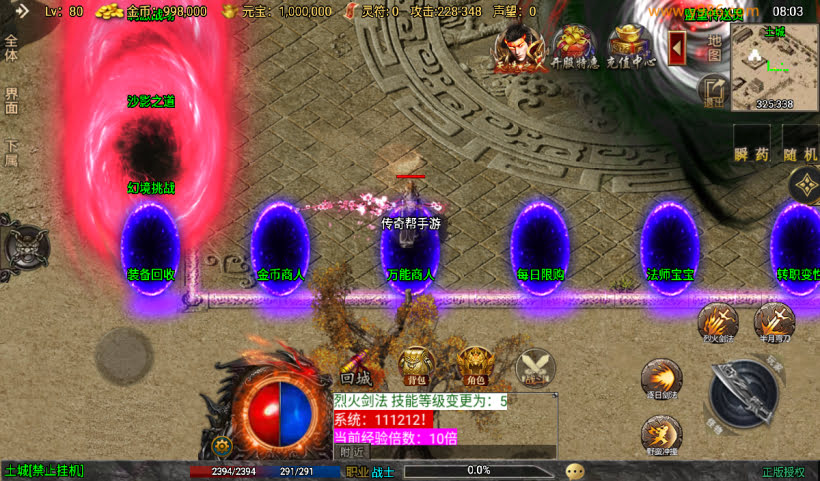Open the 开服特惠 gift box offer
Image resolution: width=820 pixels, height=481 pixels.
coord(574,44)
